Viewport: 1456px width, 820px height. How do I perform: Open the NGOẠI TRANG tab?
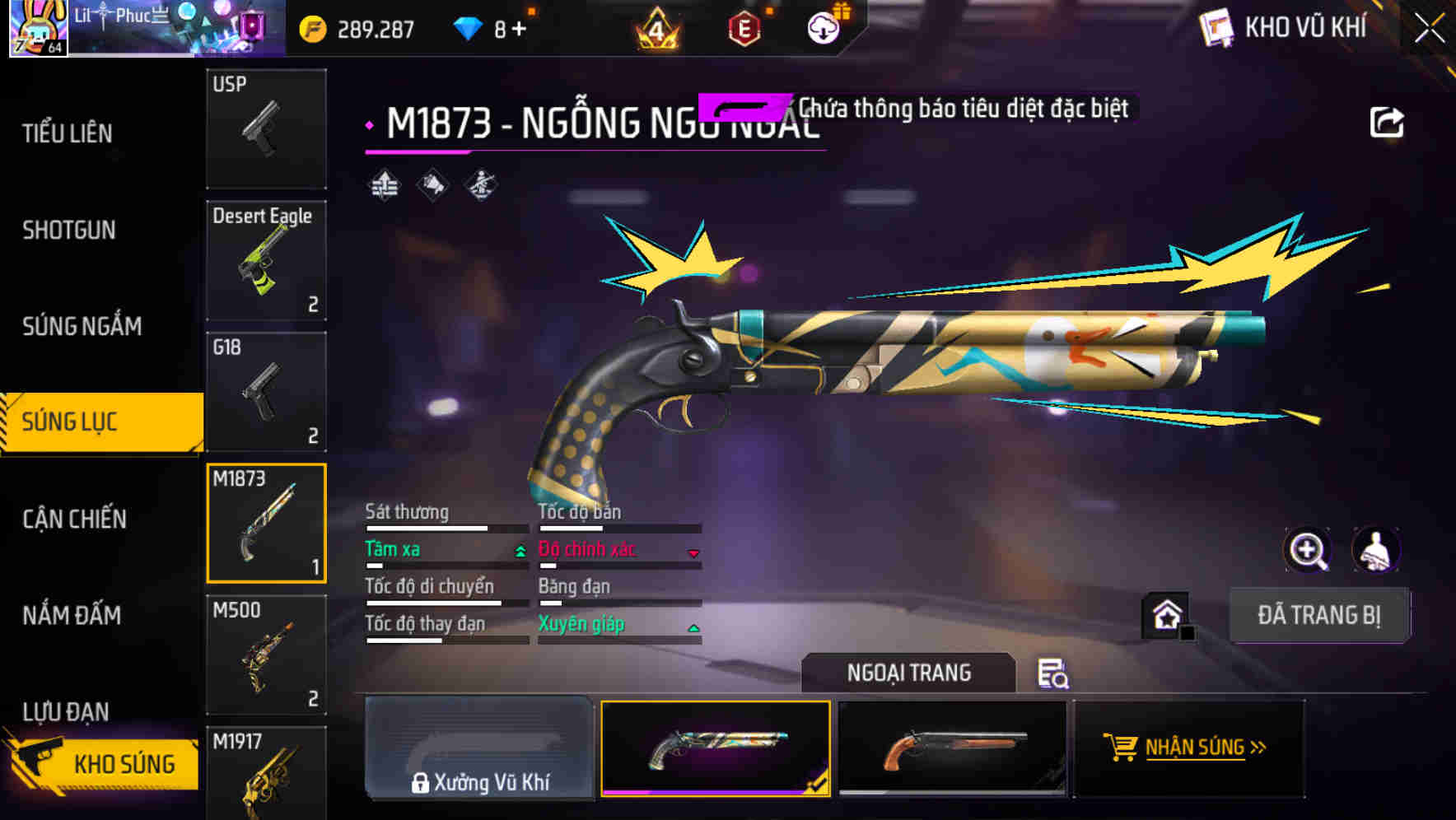[909, 673]
